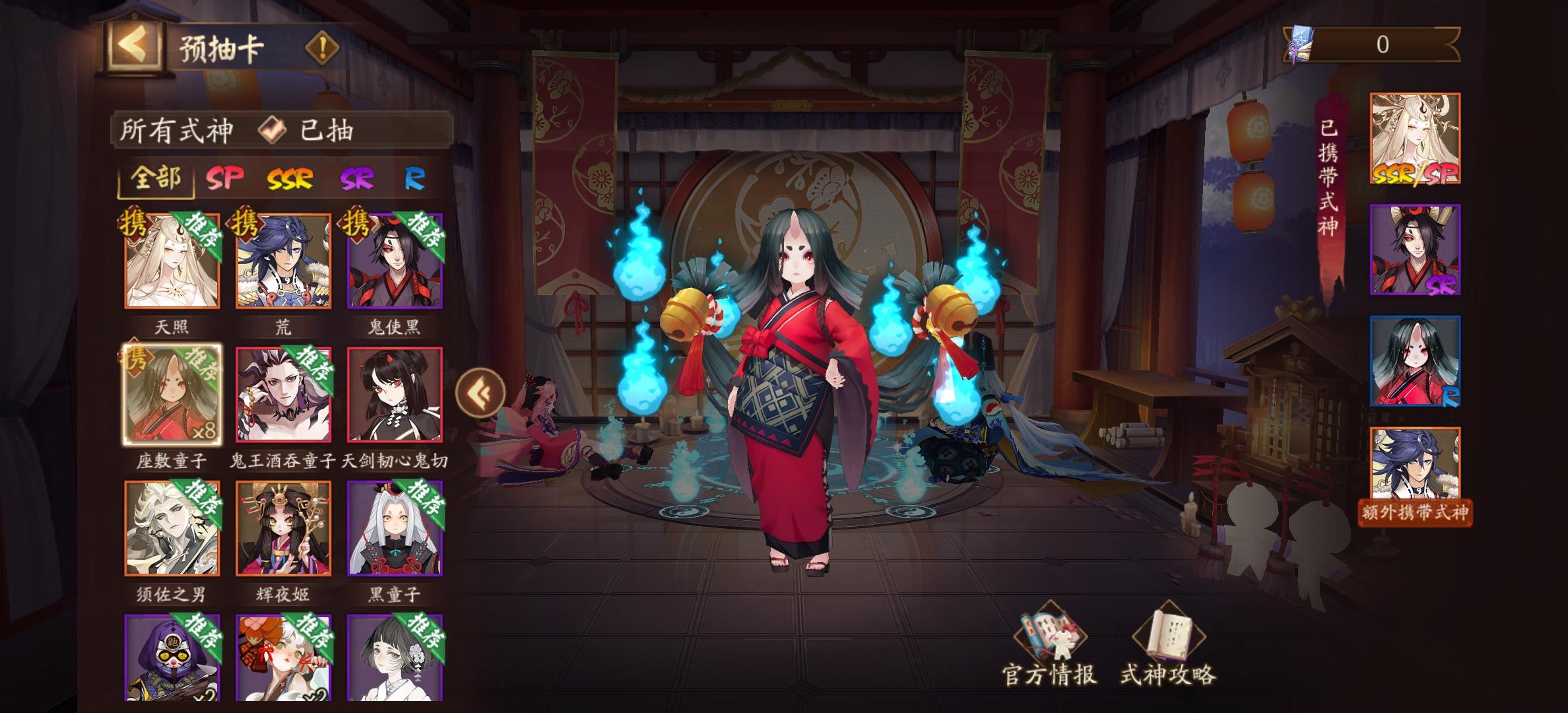1568x713 pixels.
Task: Click the exclamation notice beside 预抽卡
Action: (x=321, y=48)
